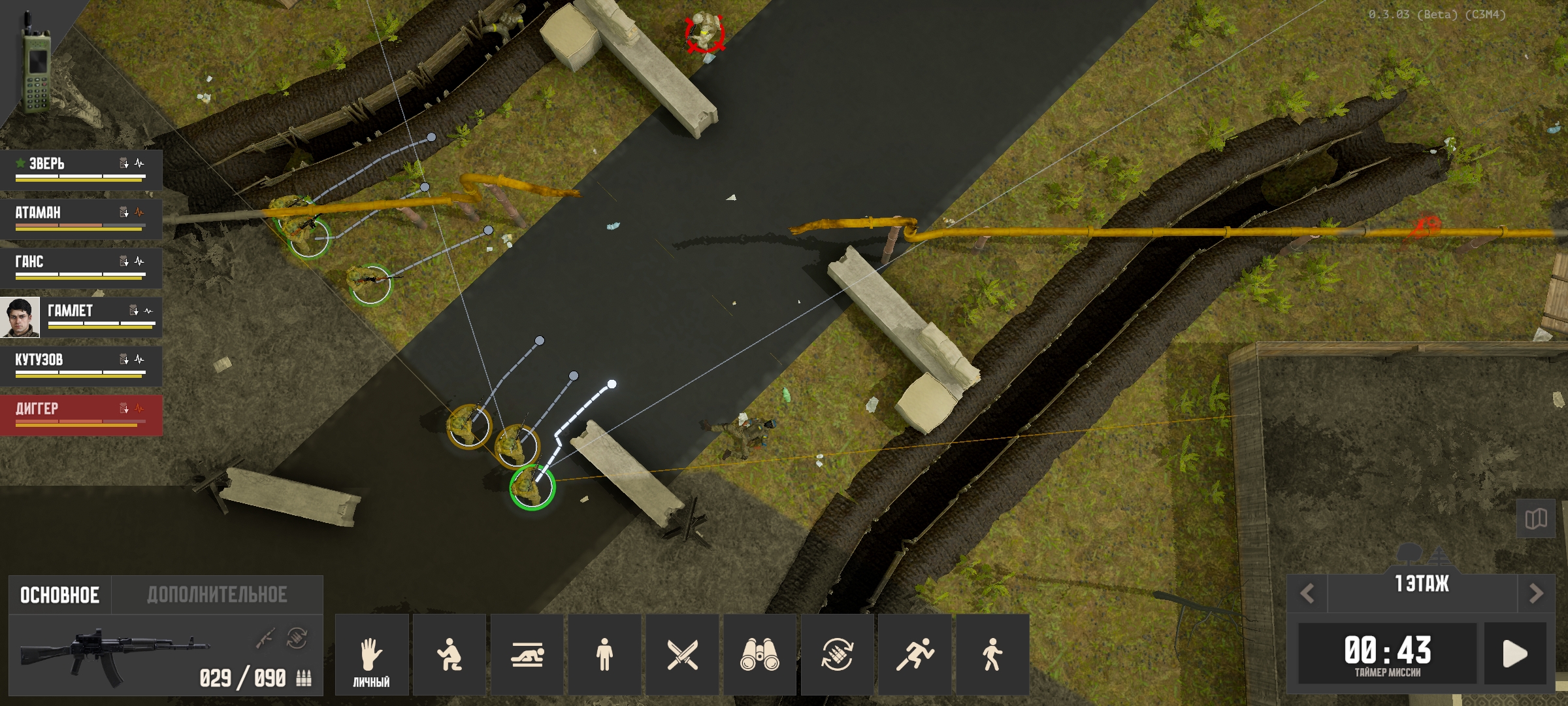
Task: Go to the previous floor with left arrow
Action: coord(1307,594)
